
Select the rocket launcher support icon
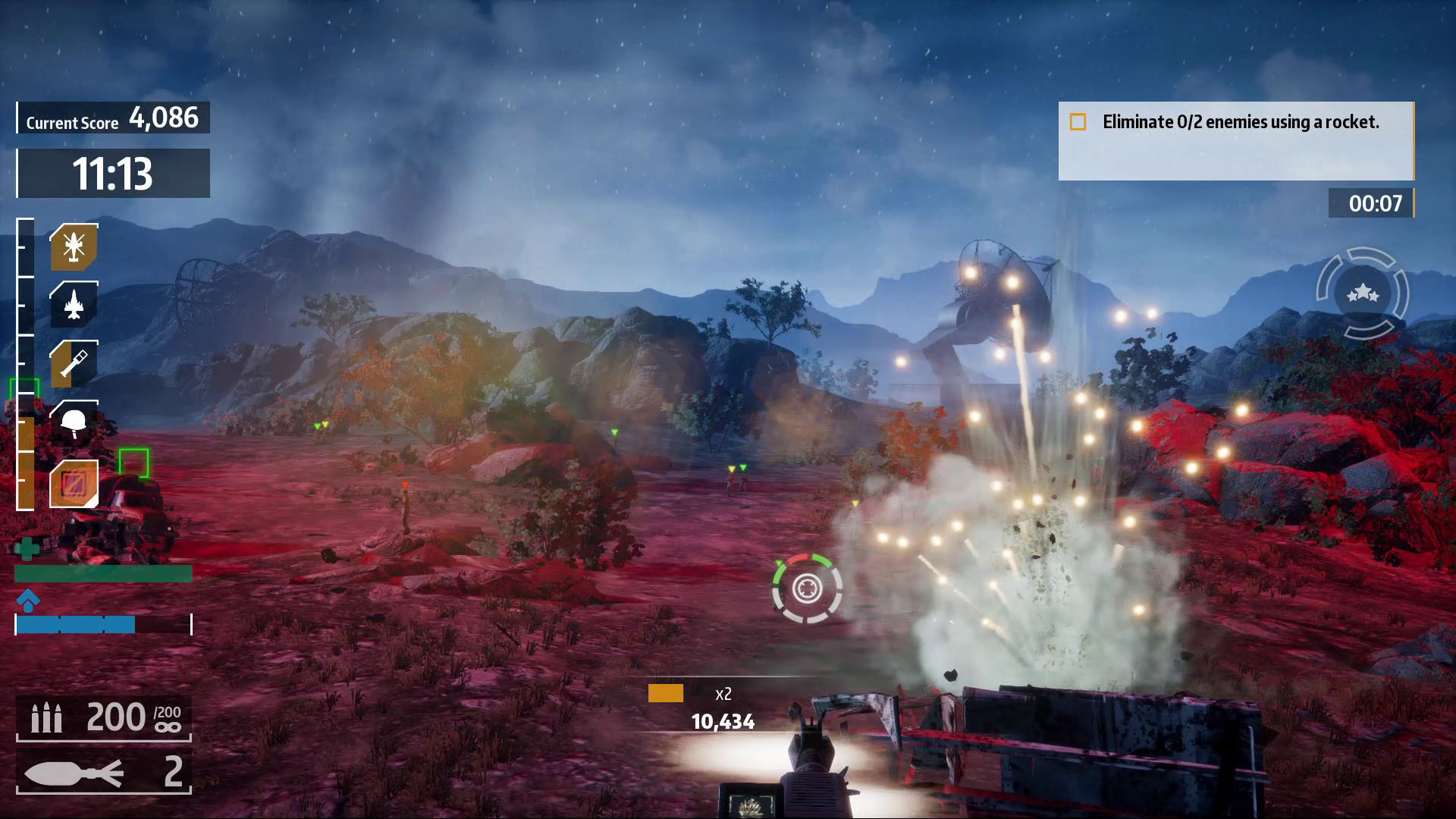coord(74,363)
